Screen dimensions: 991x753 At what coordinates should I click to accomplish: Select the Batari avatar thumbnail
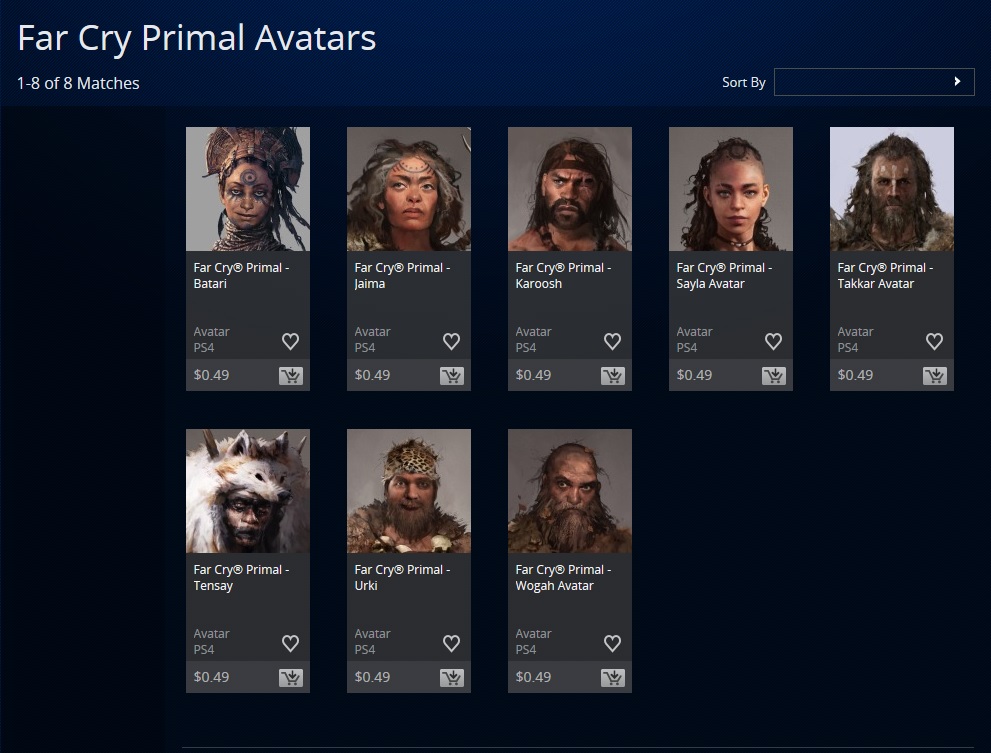(x=248, y=189)
